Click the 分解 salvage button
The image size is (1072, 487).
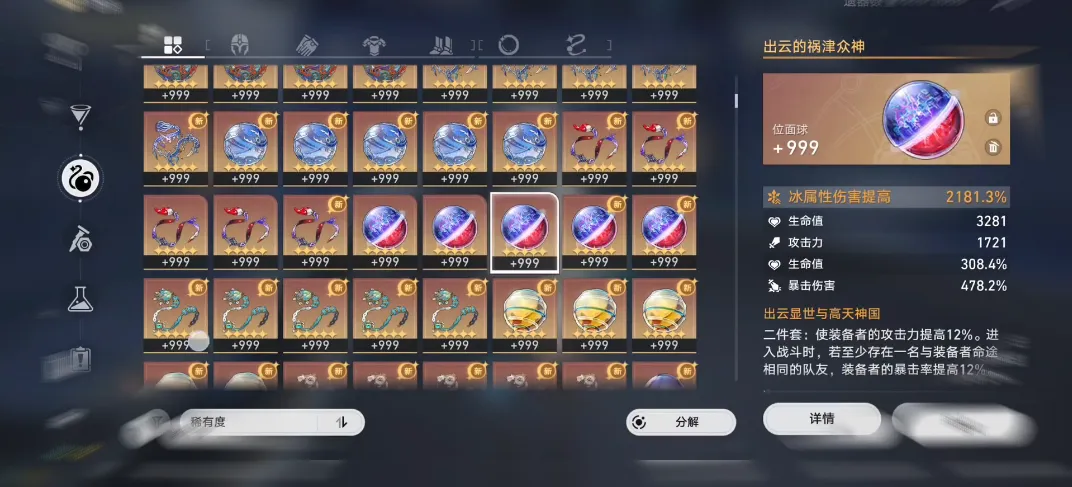681,422
